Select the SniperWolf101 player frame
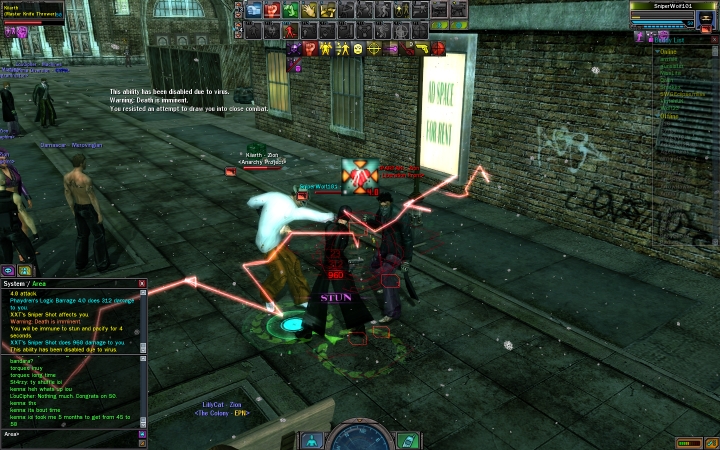720x450 pixels. (673, 13)
